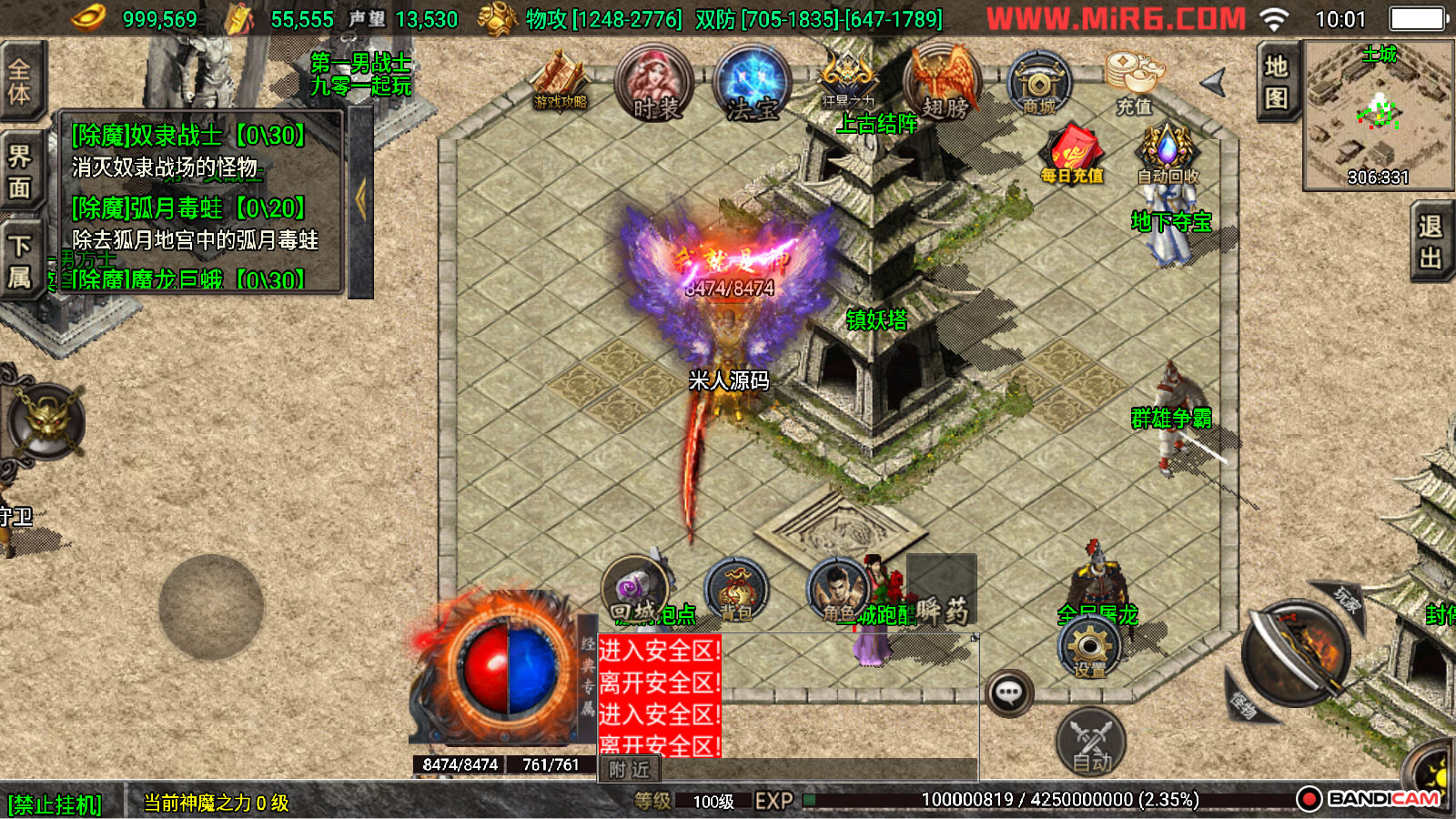Open the 土城 minimap
1456x819 pixels.
(x=1378, y=115)
